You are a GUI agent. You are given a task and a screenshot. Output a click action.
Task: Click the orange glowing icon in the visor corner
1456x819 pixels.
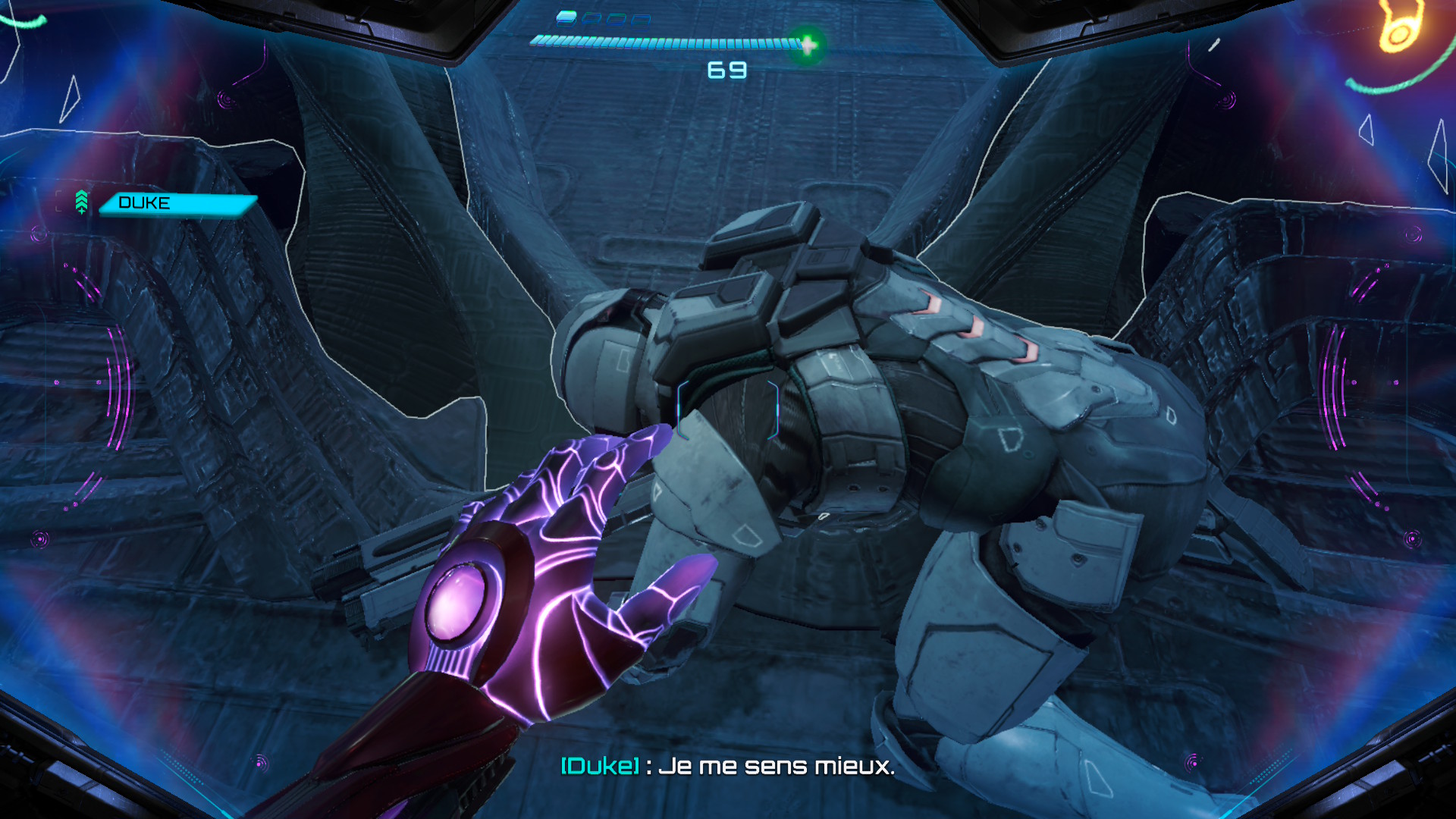coord(1398,29)
